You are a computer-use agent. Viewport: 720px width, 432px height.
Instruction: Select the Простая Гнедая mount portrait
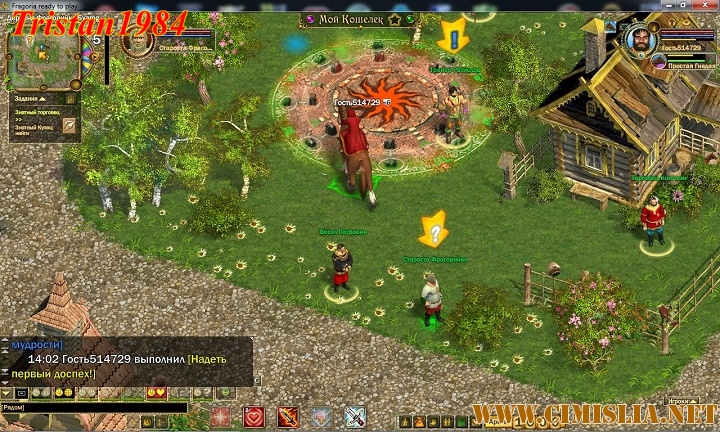(x=661, y=61)
